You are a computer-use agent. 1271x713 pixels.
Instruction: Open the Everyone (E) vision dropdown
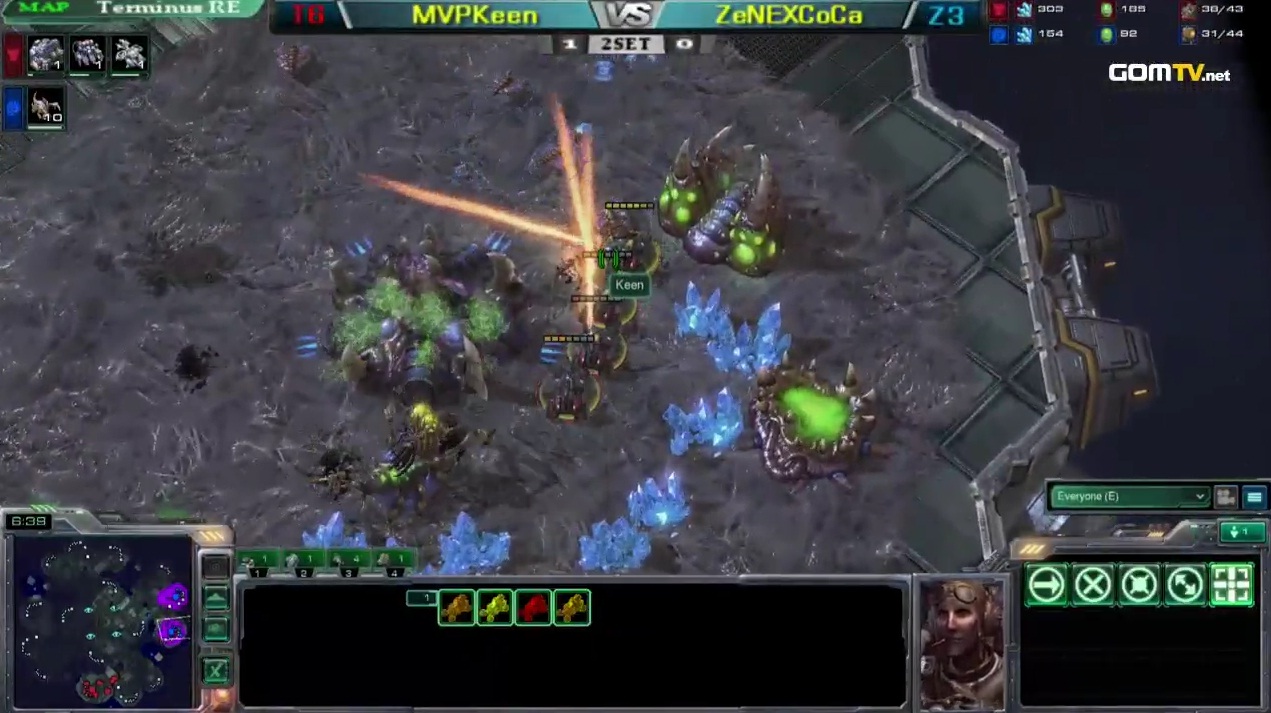[x=1128, y=496]
